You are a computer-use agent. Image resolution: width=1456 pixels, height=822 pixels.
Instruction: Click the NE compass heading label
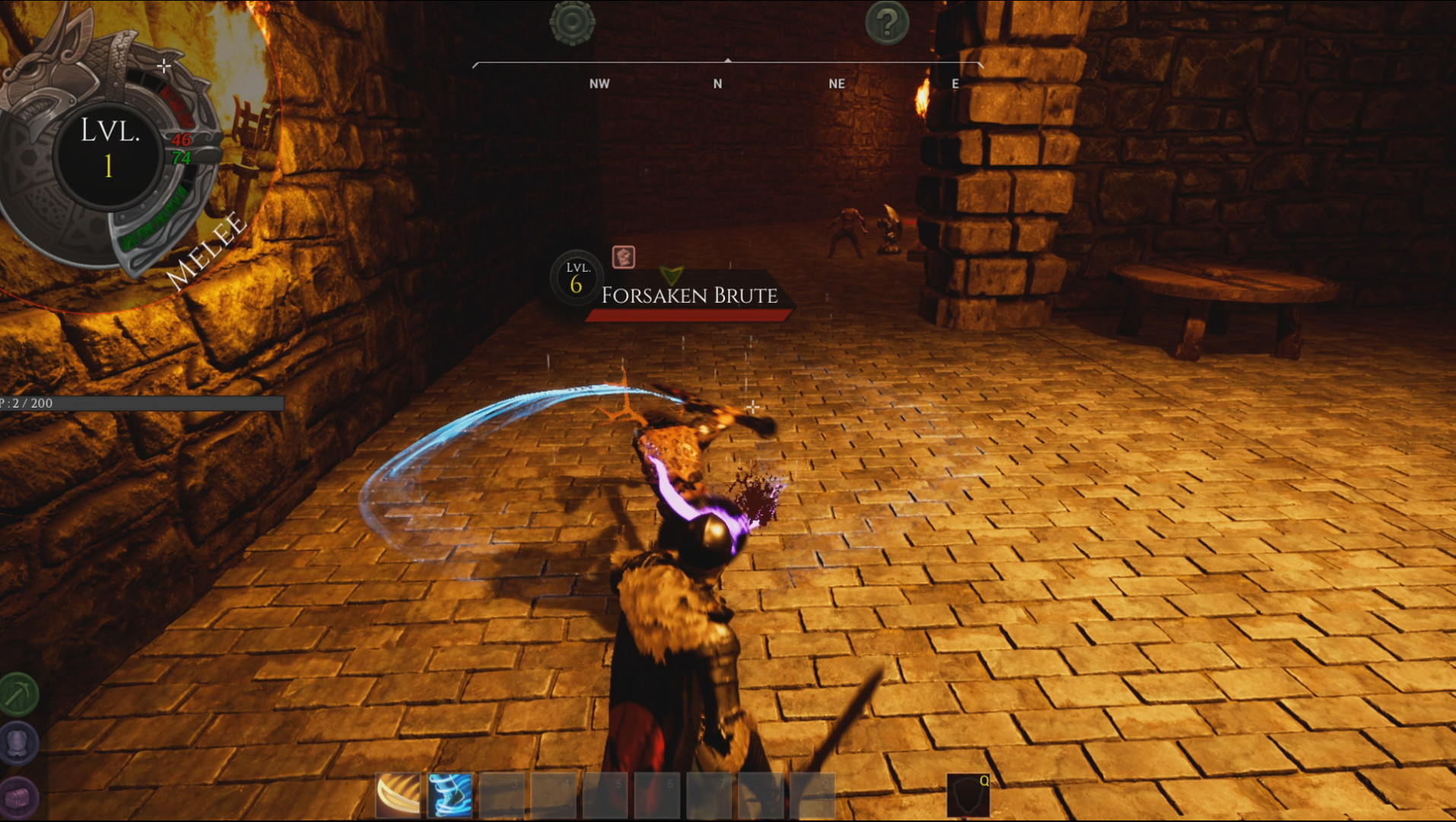click(837, 84)
